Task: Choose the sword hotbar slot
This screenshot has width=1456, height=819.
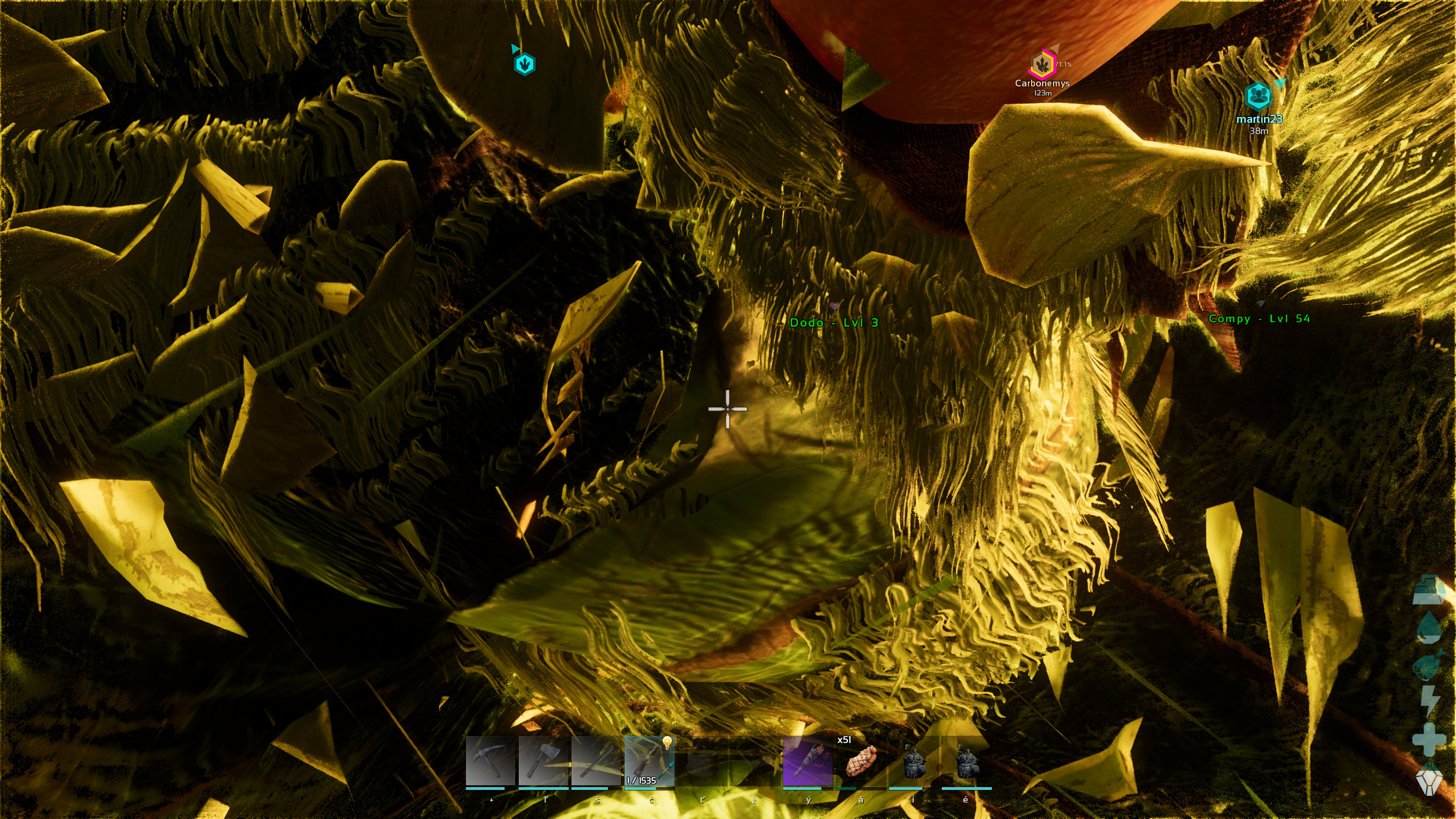Action: pyautogui.click(x=596, y=761)
